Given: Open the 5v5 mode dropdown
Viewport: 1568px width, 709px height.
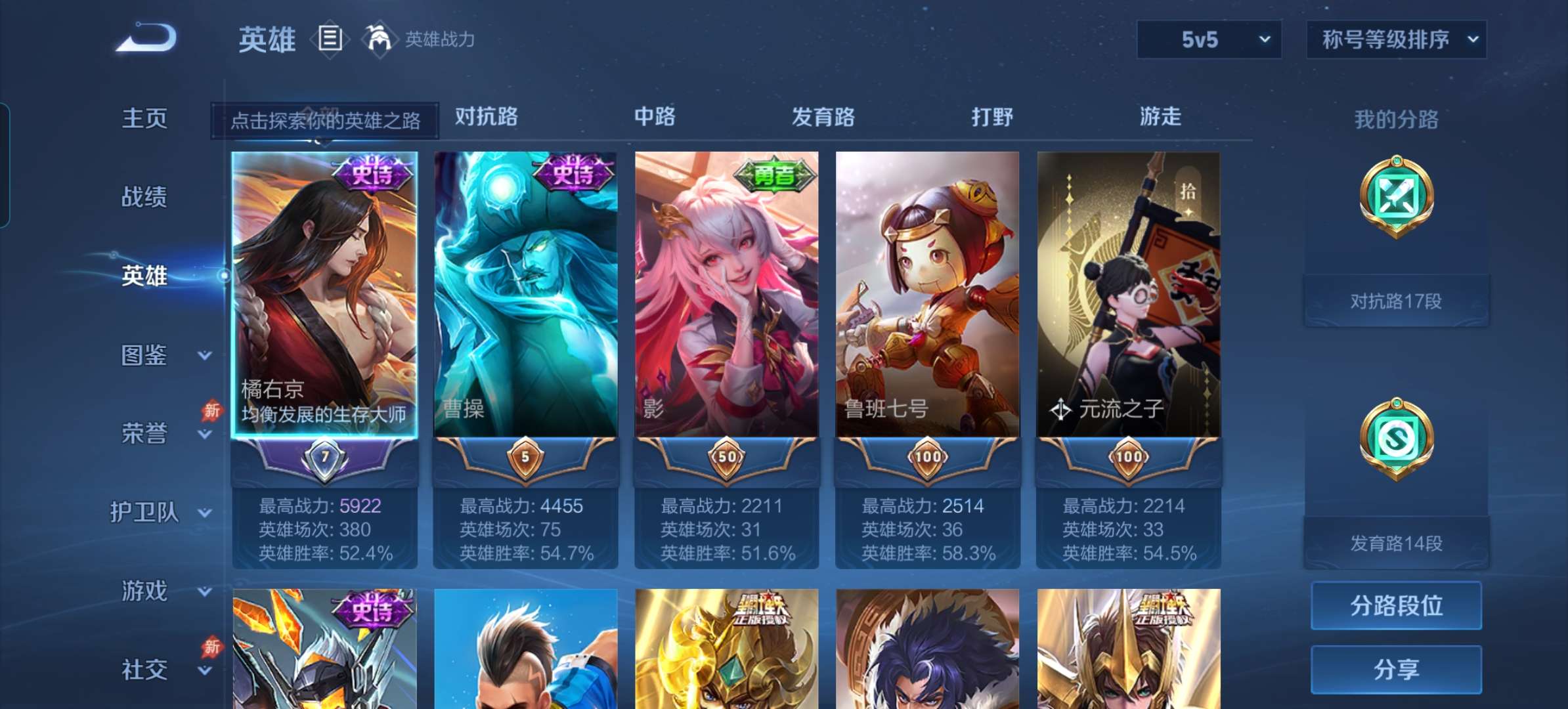Looking at the screenshot, I should click(1209, 39).
